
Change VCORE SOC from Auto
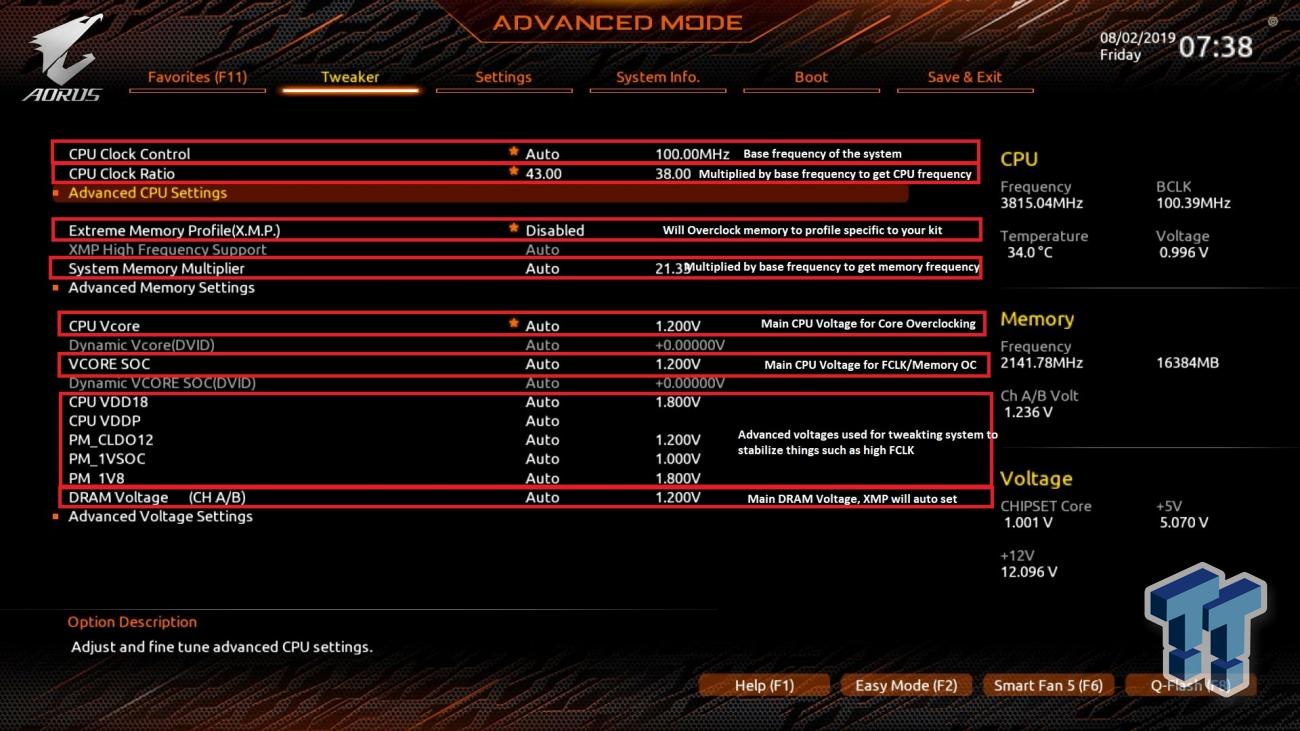click(542, 363)
